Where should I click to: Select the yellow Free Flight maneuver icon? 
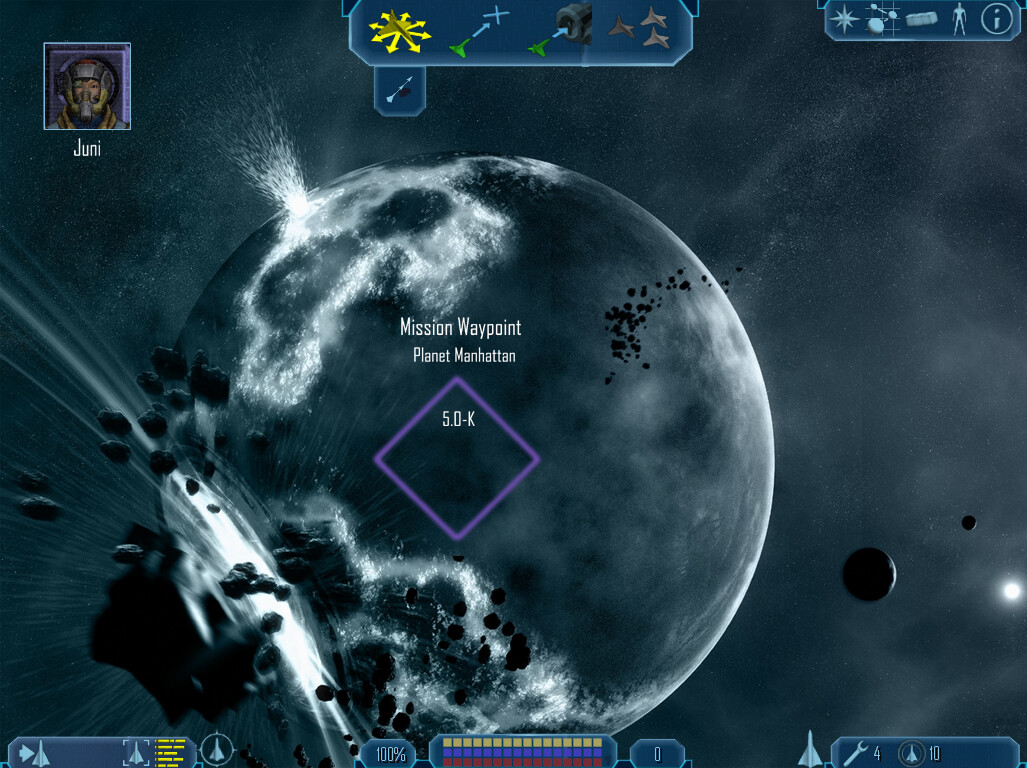click(399, 31)
